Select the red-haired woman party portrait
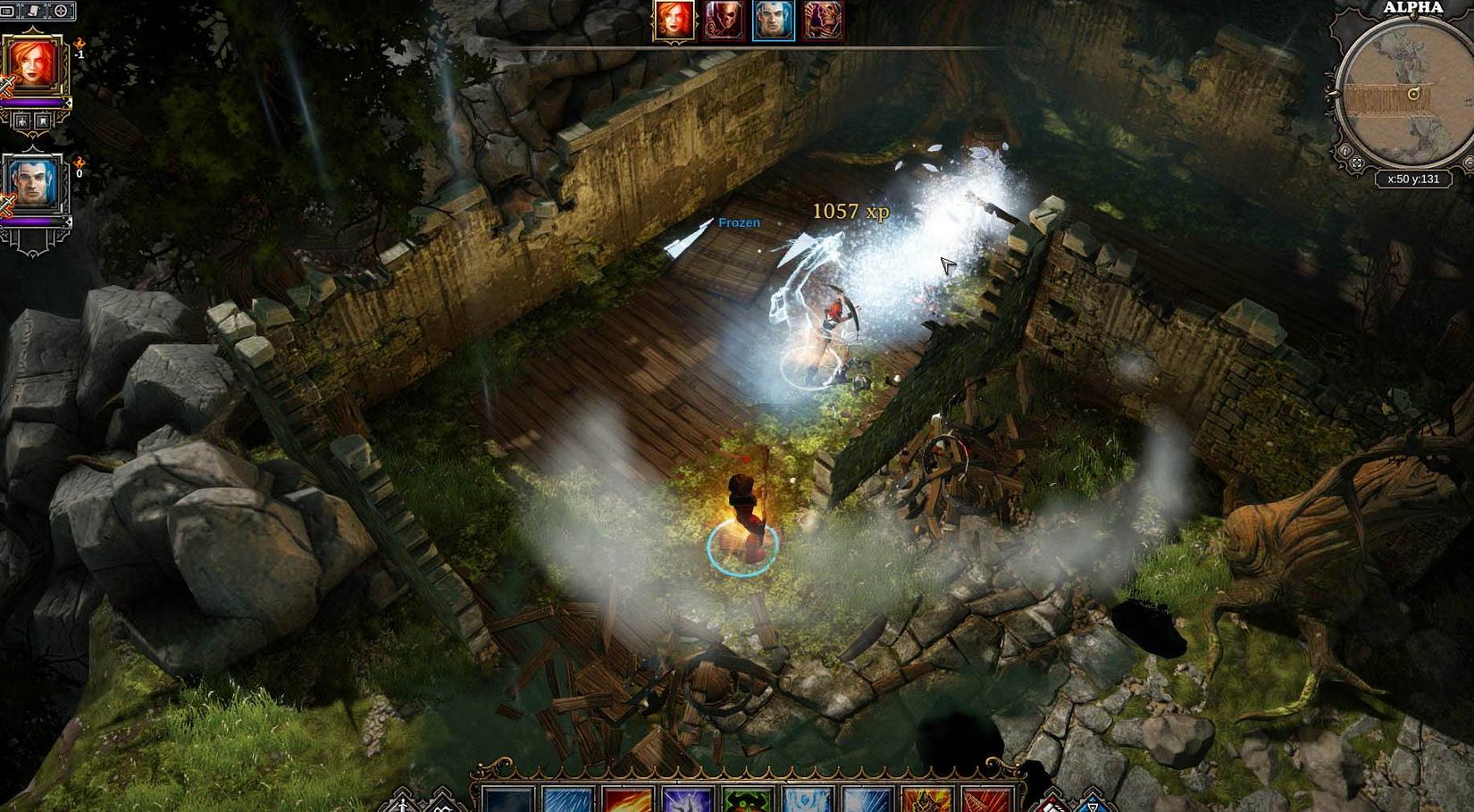The width and height of the screenshot is (1474, 812). coord(34,63)
